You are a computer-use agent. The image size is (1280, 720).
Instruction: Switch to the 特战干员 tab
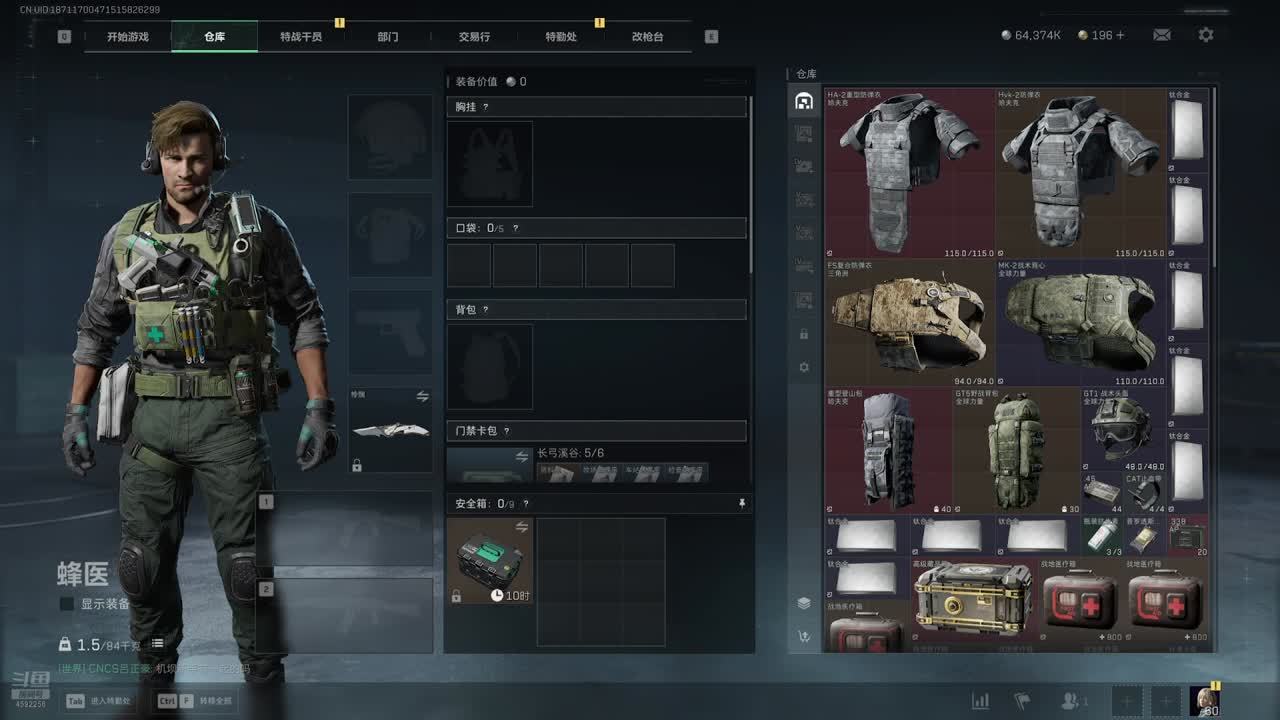pos(301,37)
